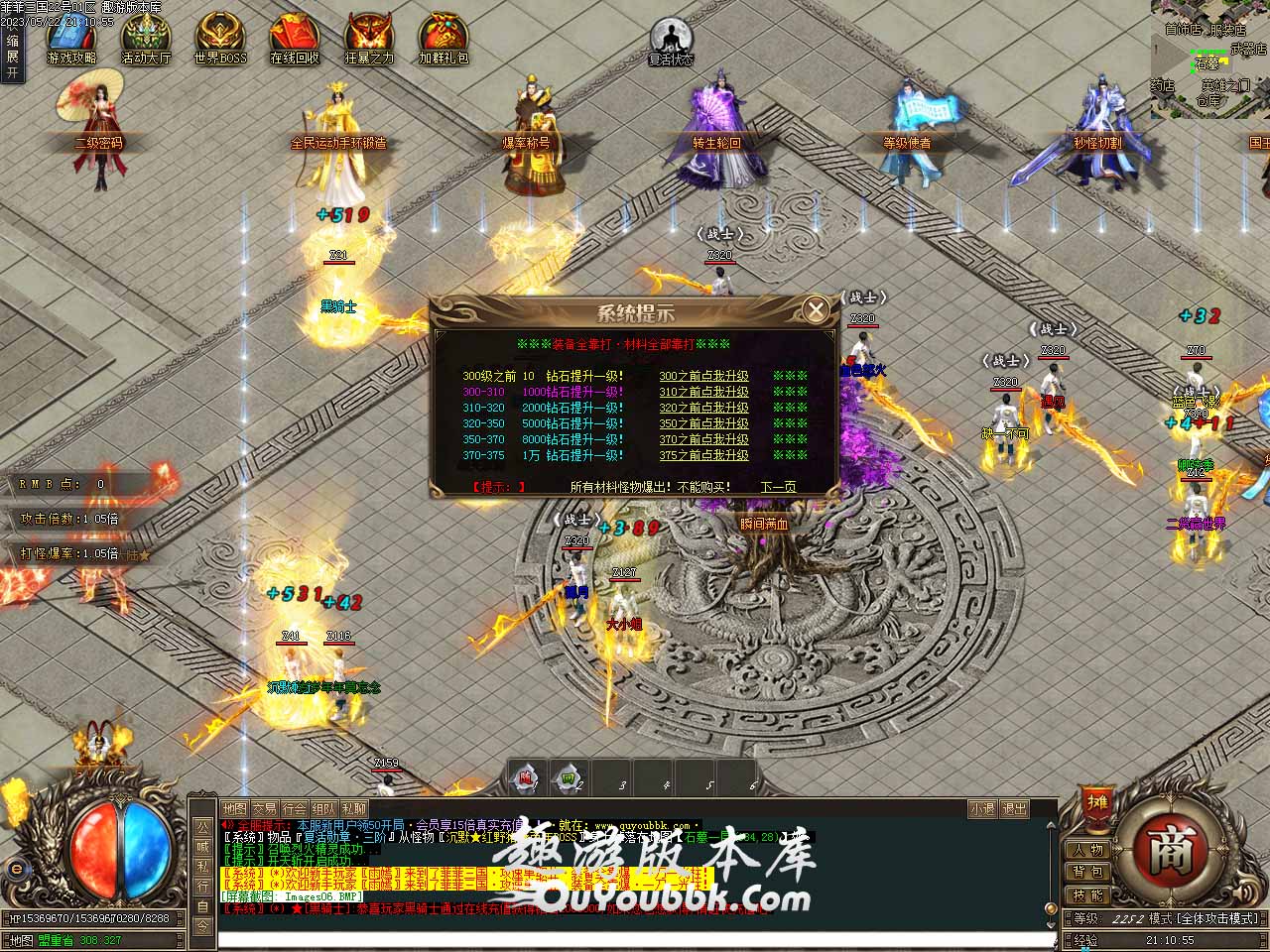The image size is (1270, 952).
Task: Choose the 350之前点我升级 link
Action: [703, 423]
